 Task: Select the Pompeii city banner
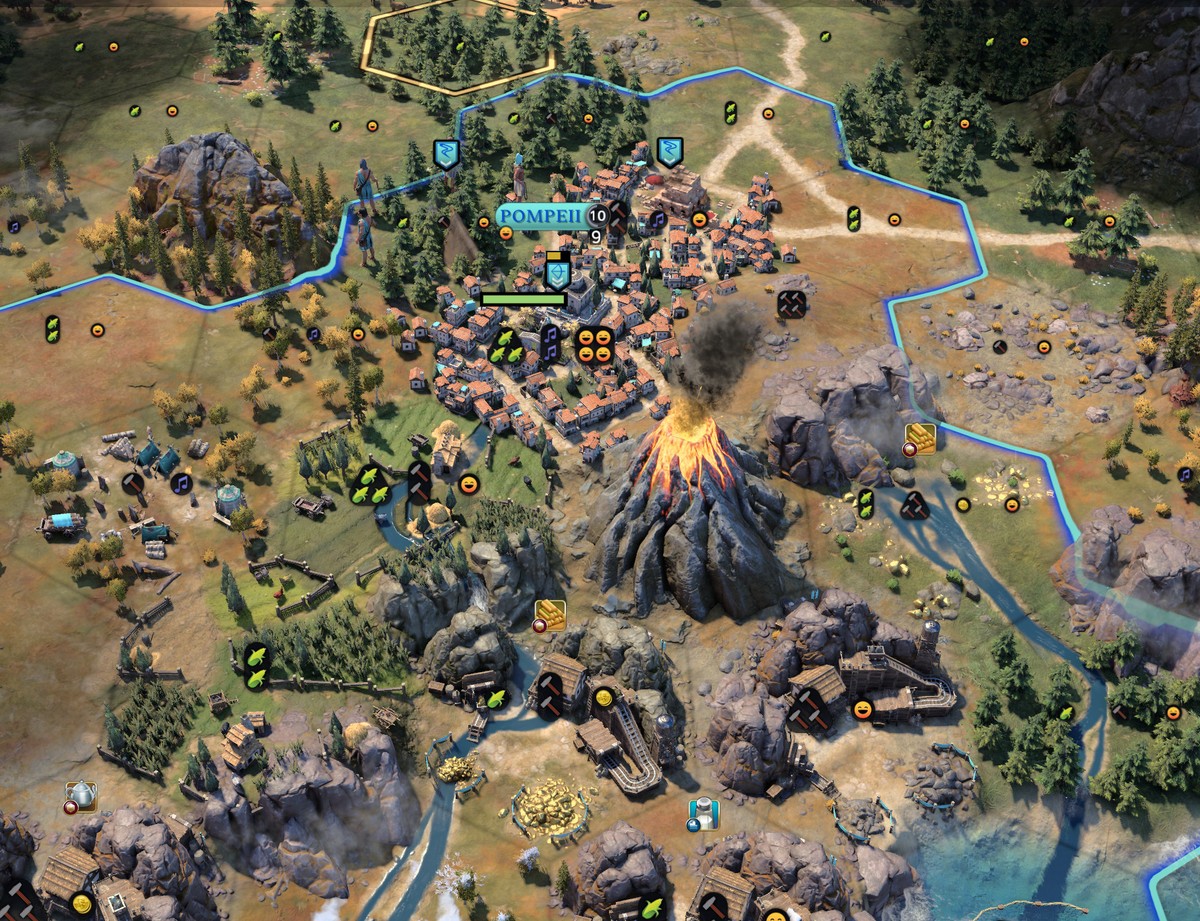(541, 216)
